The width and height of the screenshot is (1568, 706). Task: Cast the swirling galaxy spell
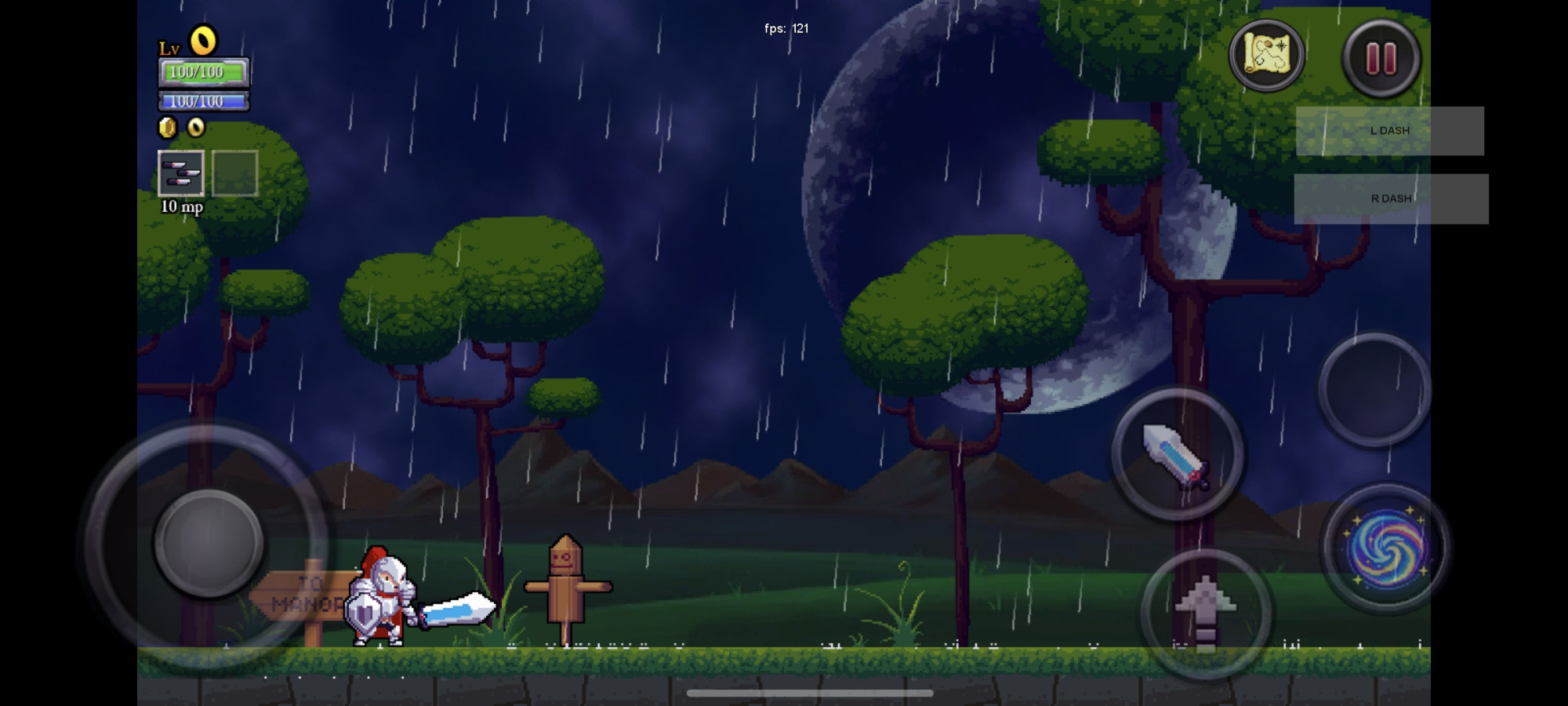click(x=1385, y=548)
